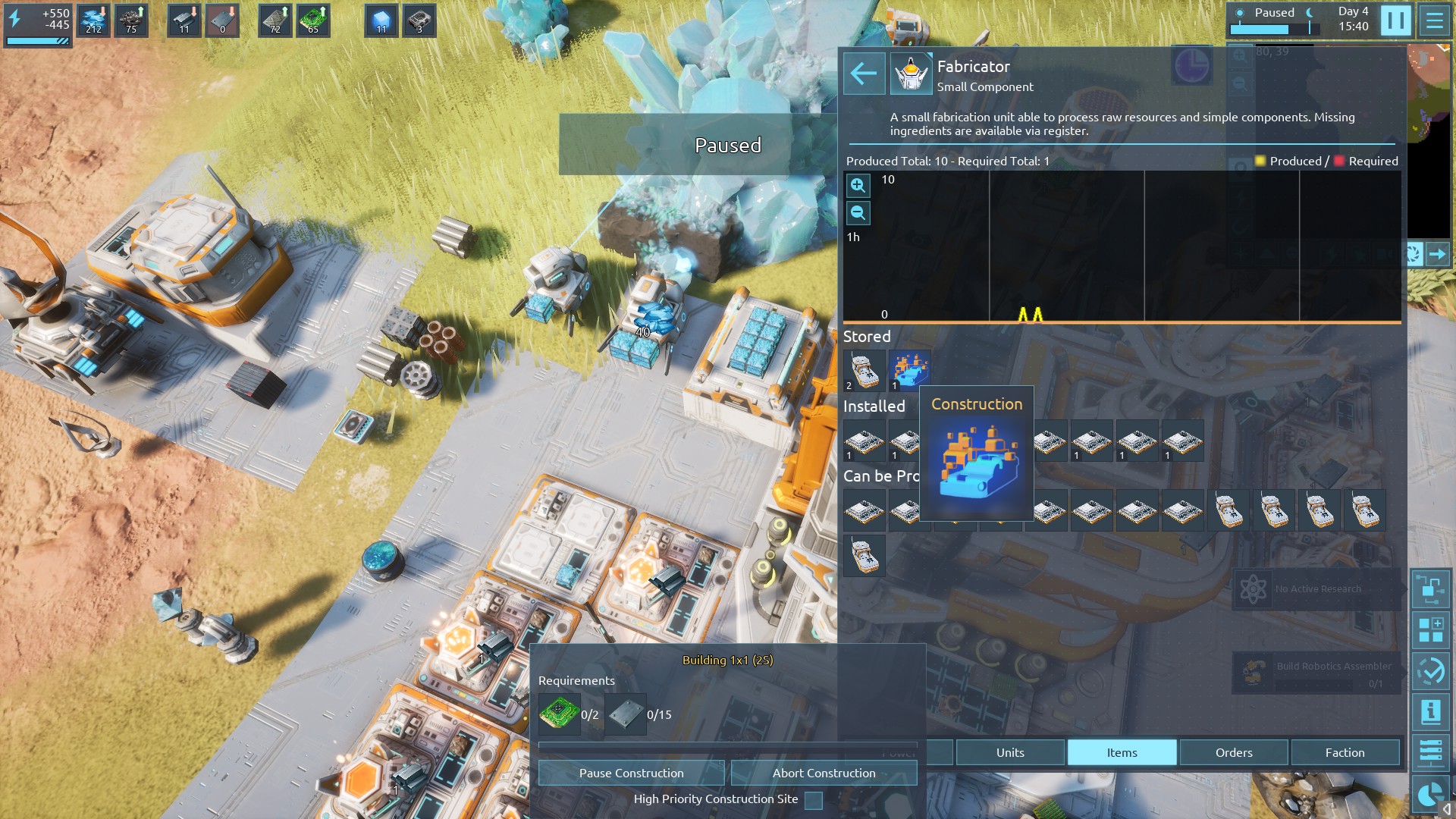Select the green circuit board resource icon
This screenshot has width=1456, height=819.
tap(313, 20)
